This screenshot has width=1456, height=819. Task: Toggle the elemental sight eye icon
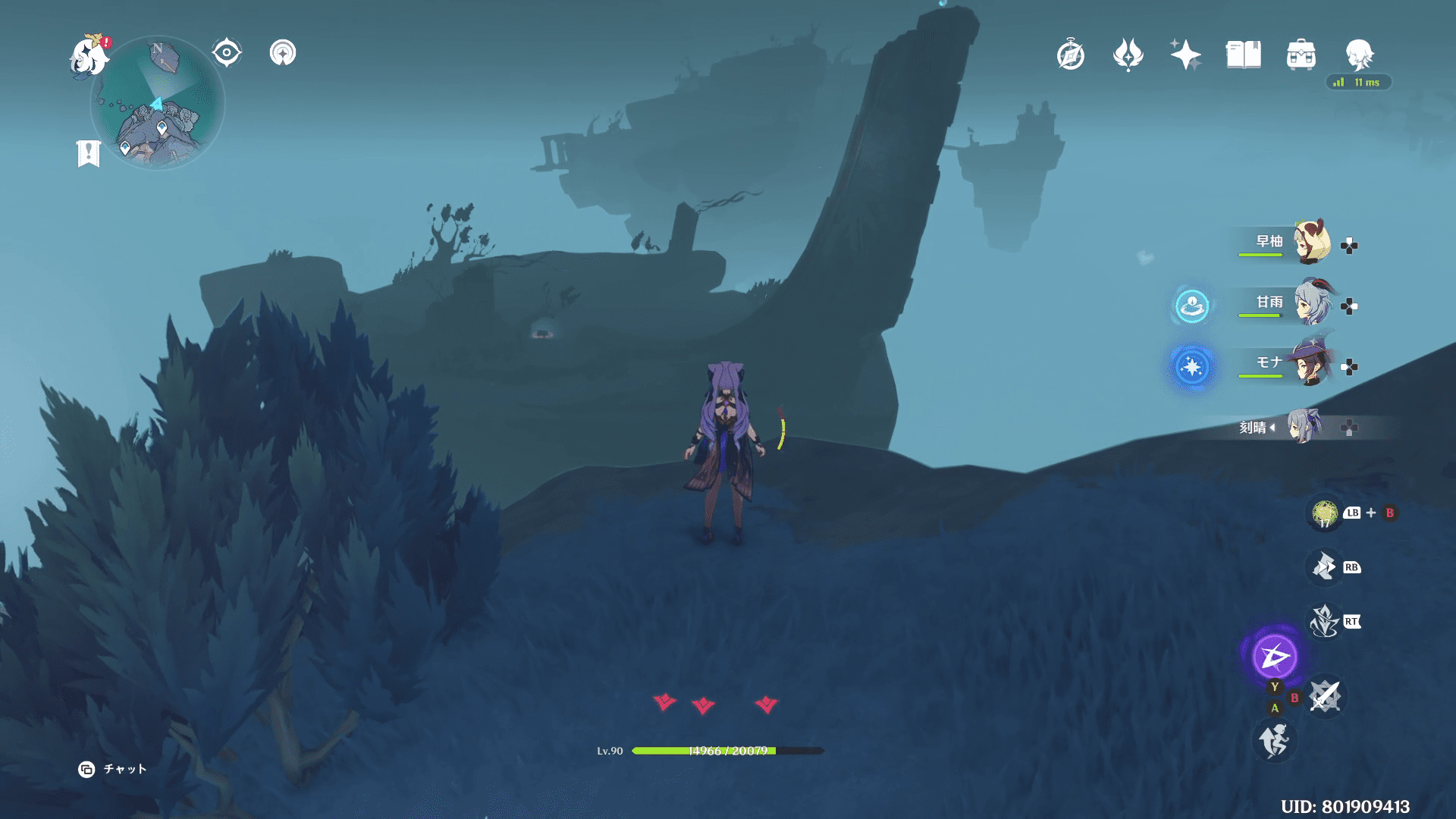pyautogui.click(x=226, y=53)
